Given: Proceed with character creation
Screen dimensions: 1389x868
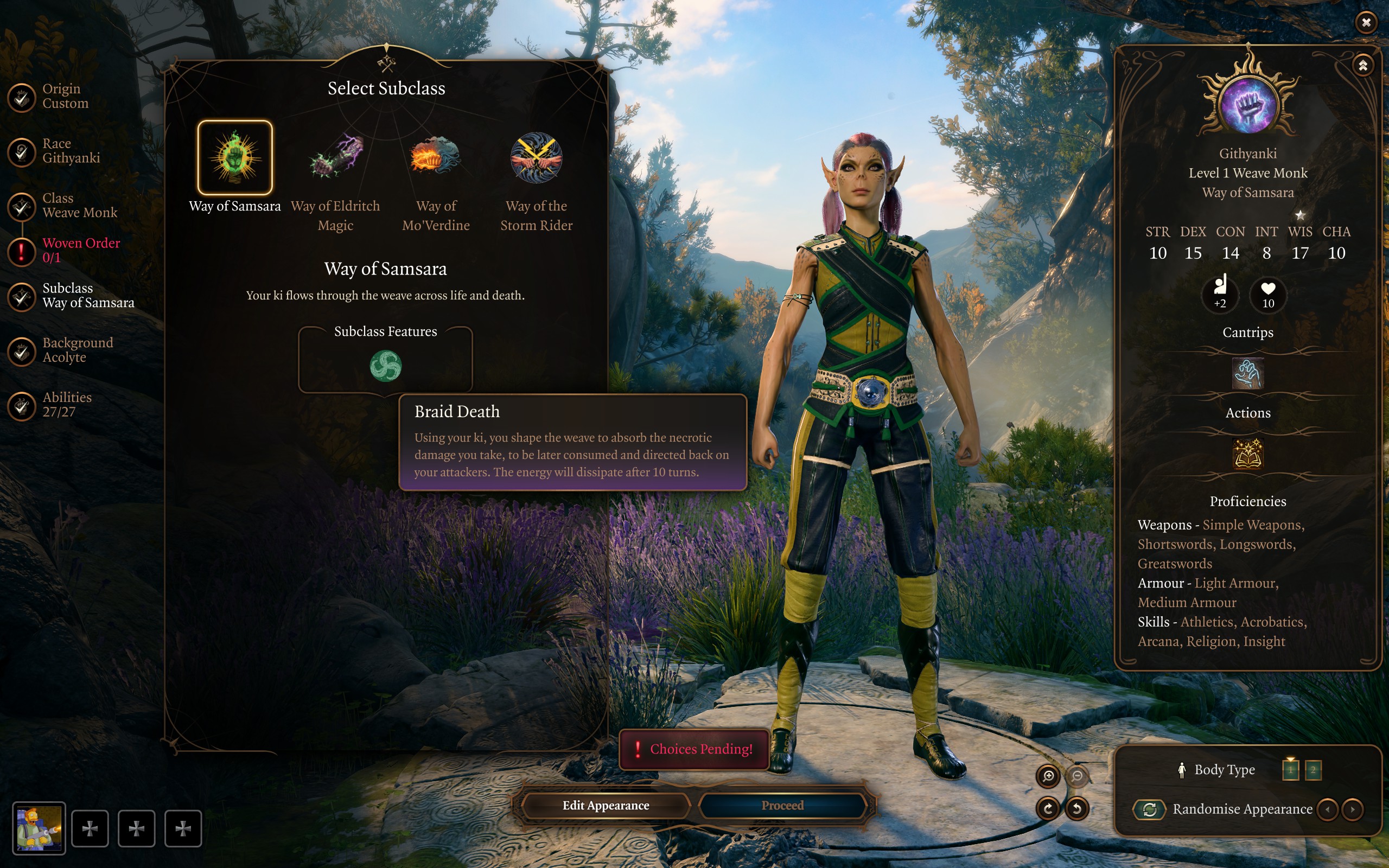Looking at the screenshot, I should tap(782, 806).
